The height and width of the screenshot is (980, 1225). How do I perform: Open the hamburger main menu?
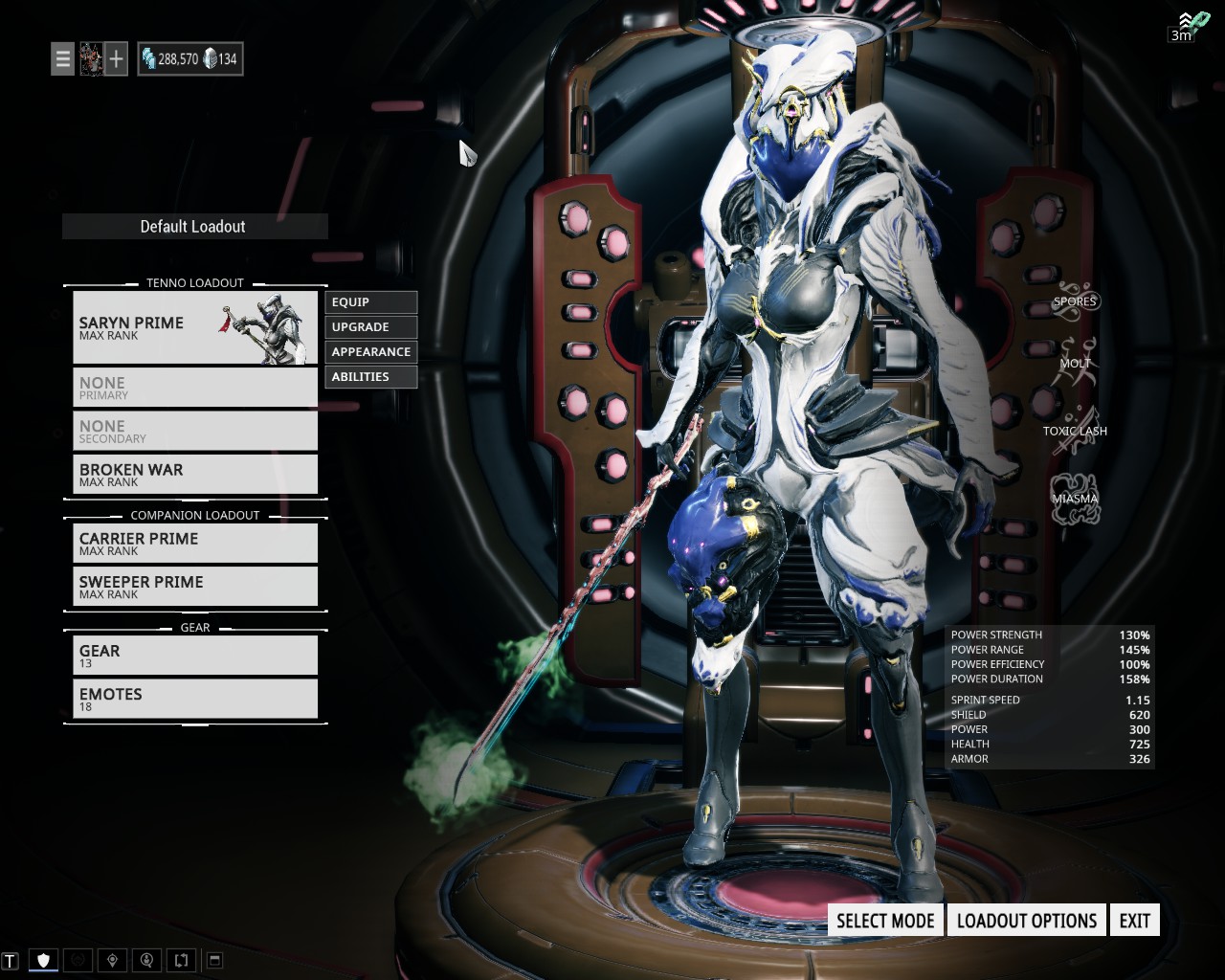[x=62, y=59]
